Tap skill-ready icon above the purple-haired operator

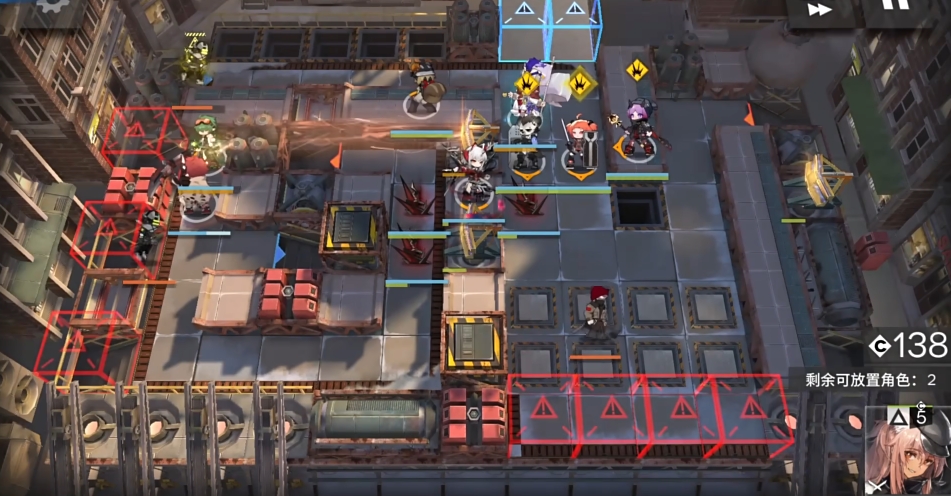pos(636,70)
